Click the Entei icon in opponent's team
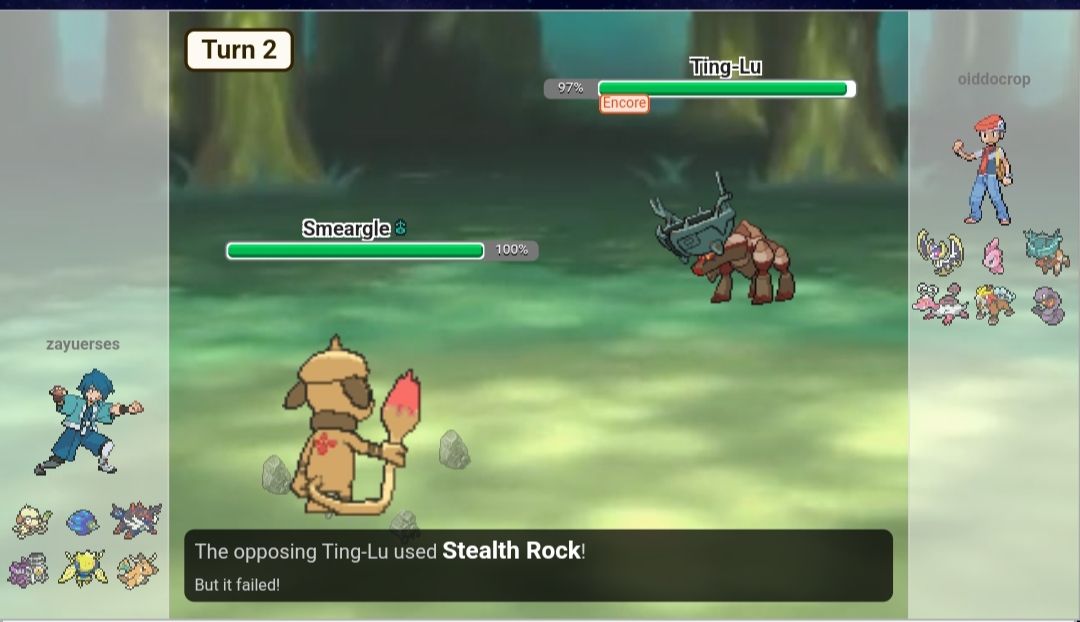 [994, 304]
